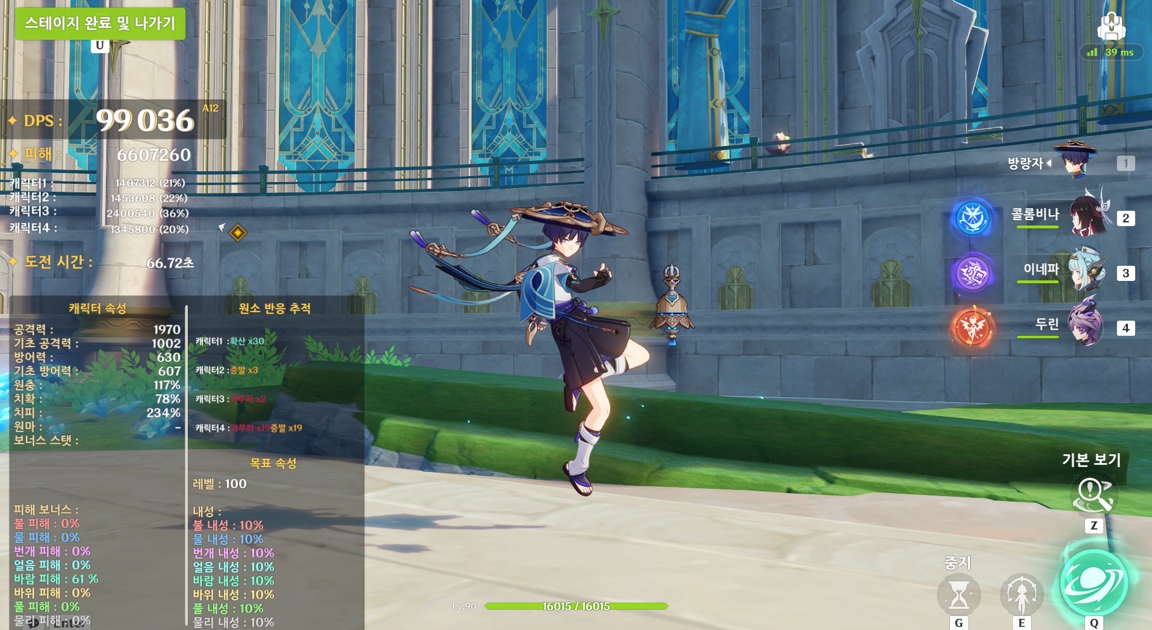The width and height of the screenshot is (1152, 630).
Task: Switch to party member 이네파
Action: (x=1086, y=271)
